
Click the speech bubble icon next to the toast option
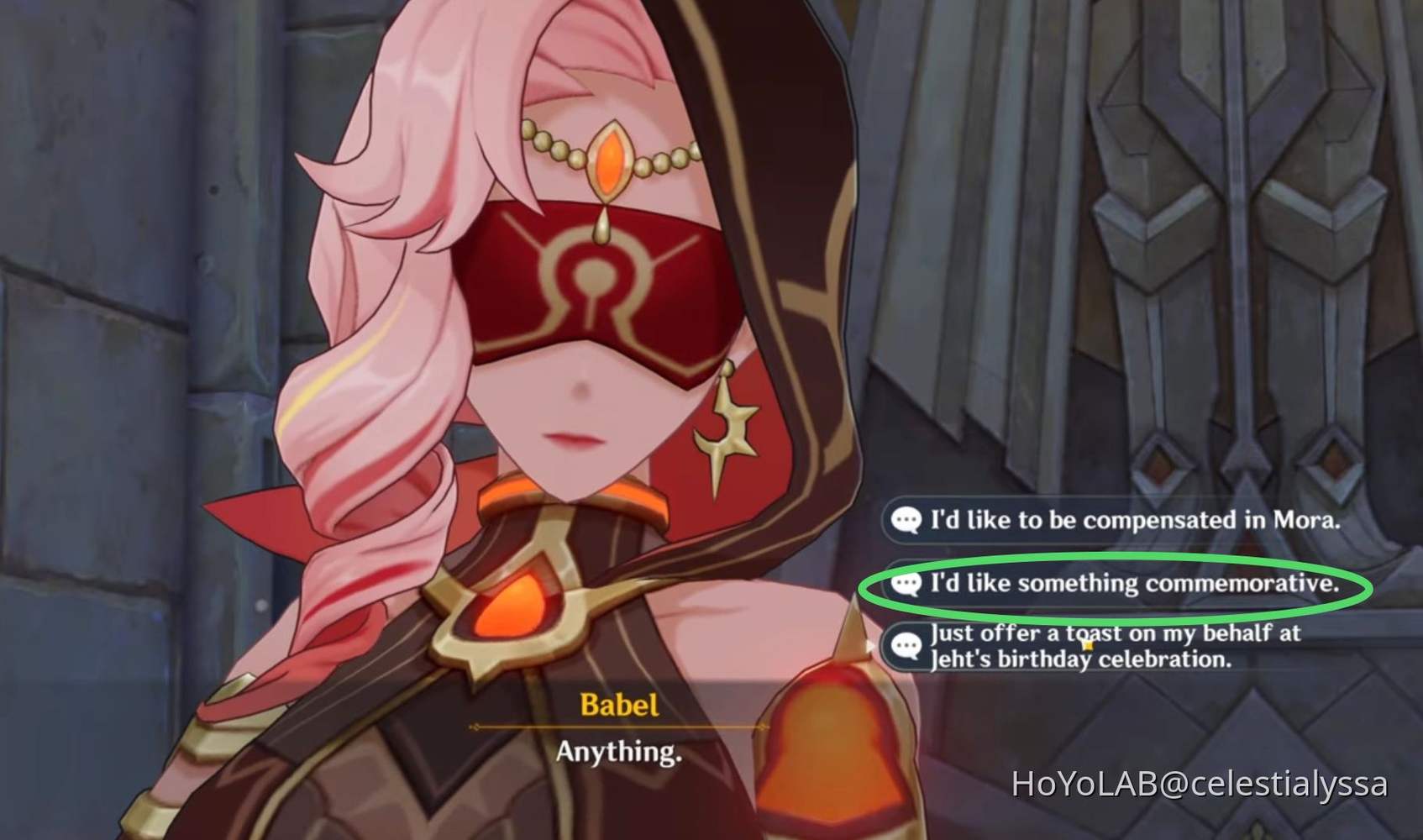pos(906,646)
